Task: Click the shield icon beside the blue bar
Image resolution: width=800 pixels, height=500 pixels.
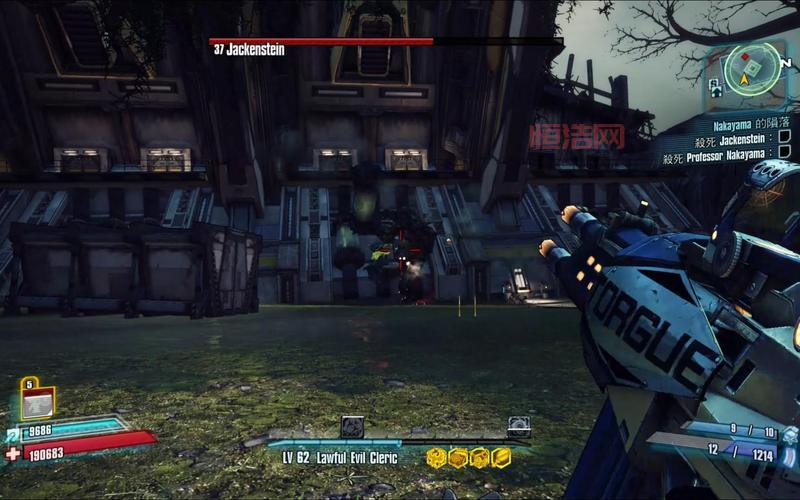Action: click(13, 432)
